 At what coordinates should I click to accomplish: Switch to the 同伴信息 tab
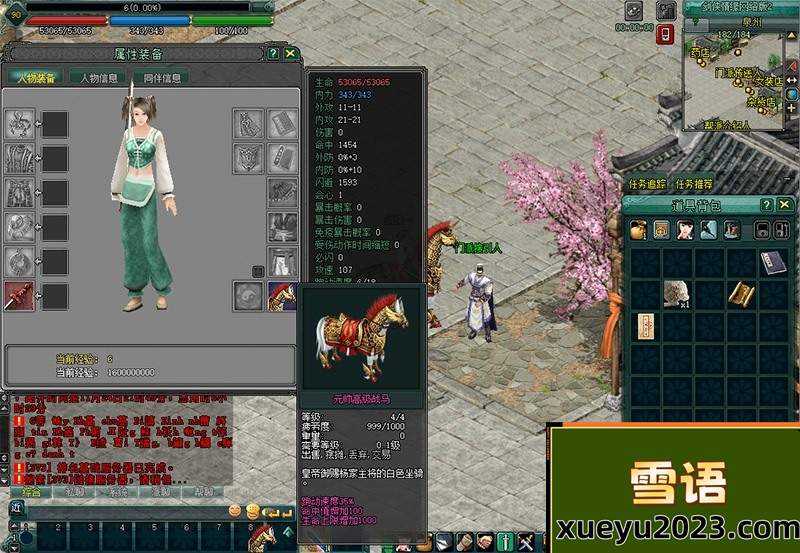(162, 78)
